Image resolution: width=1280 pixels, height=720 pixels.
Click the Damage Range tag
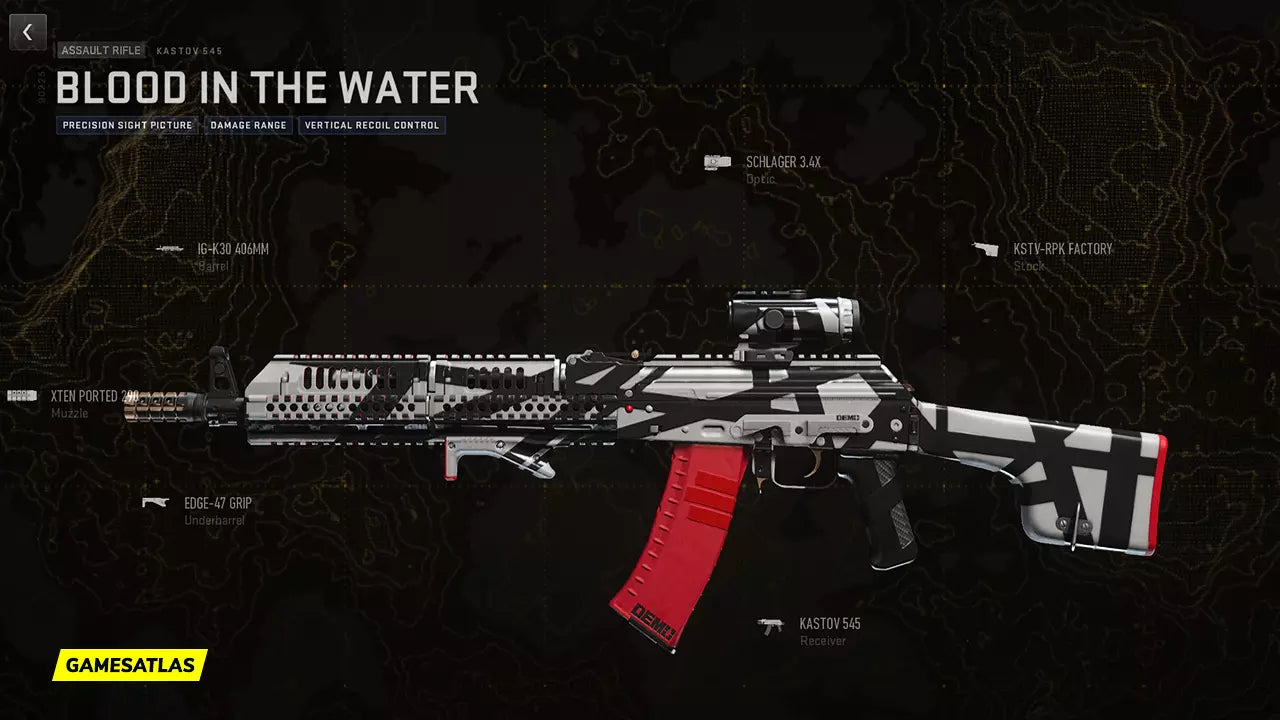pyautogui.click(x=248, y=126)
